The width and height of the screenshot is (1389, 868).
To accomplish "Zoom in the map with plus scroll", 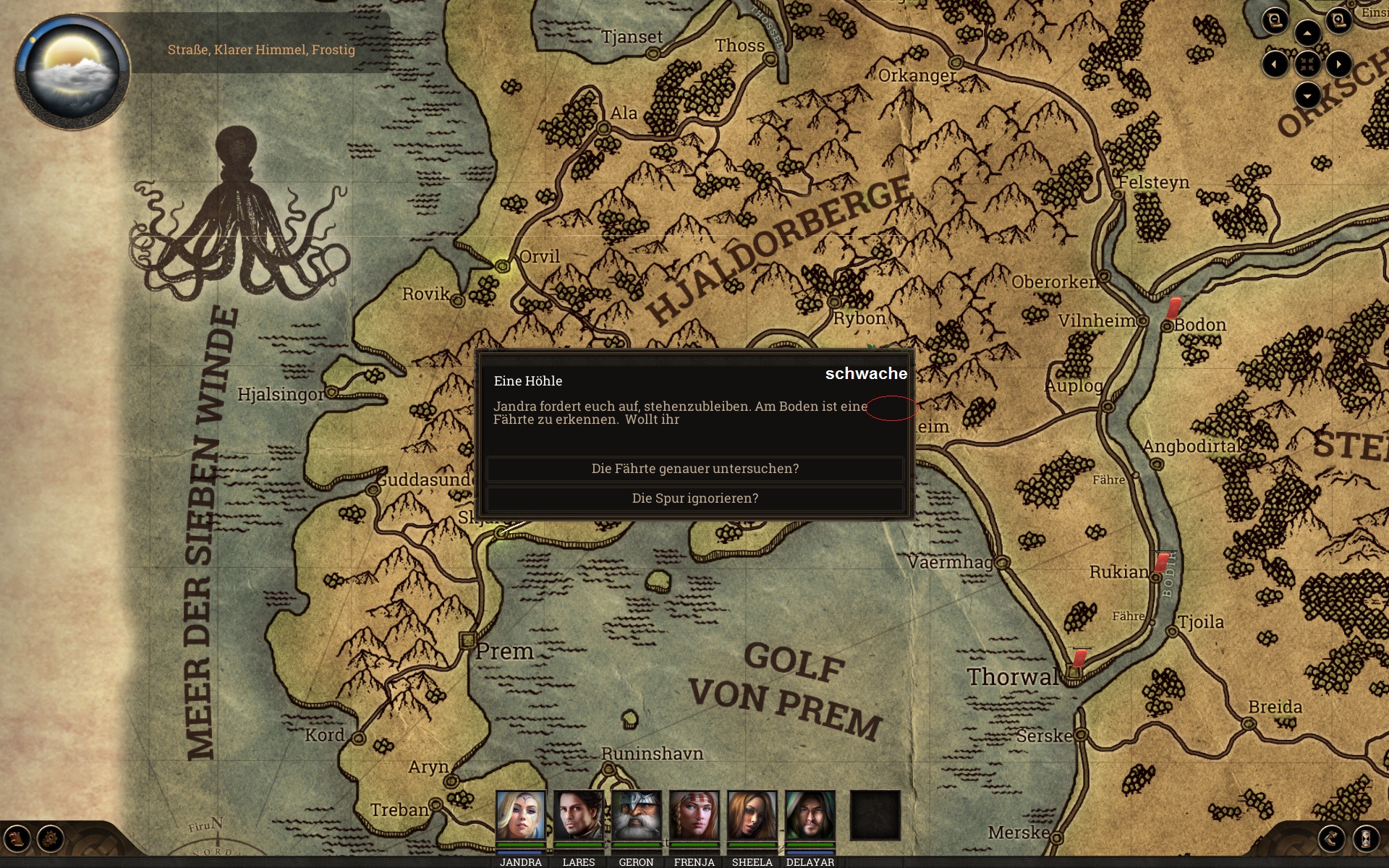I will pyautogui.click(x=1338, y=20).
